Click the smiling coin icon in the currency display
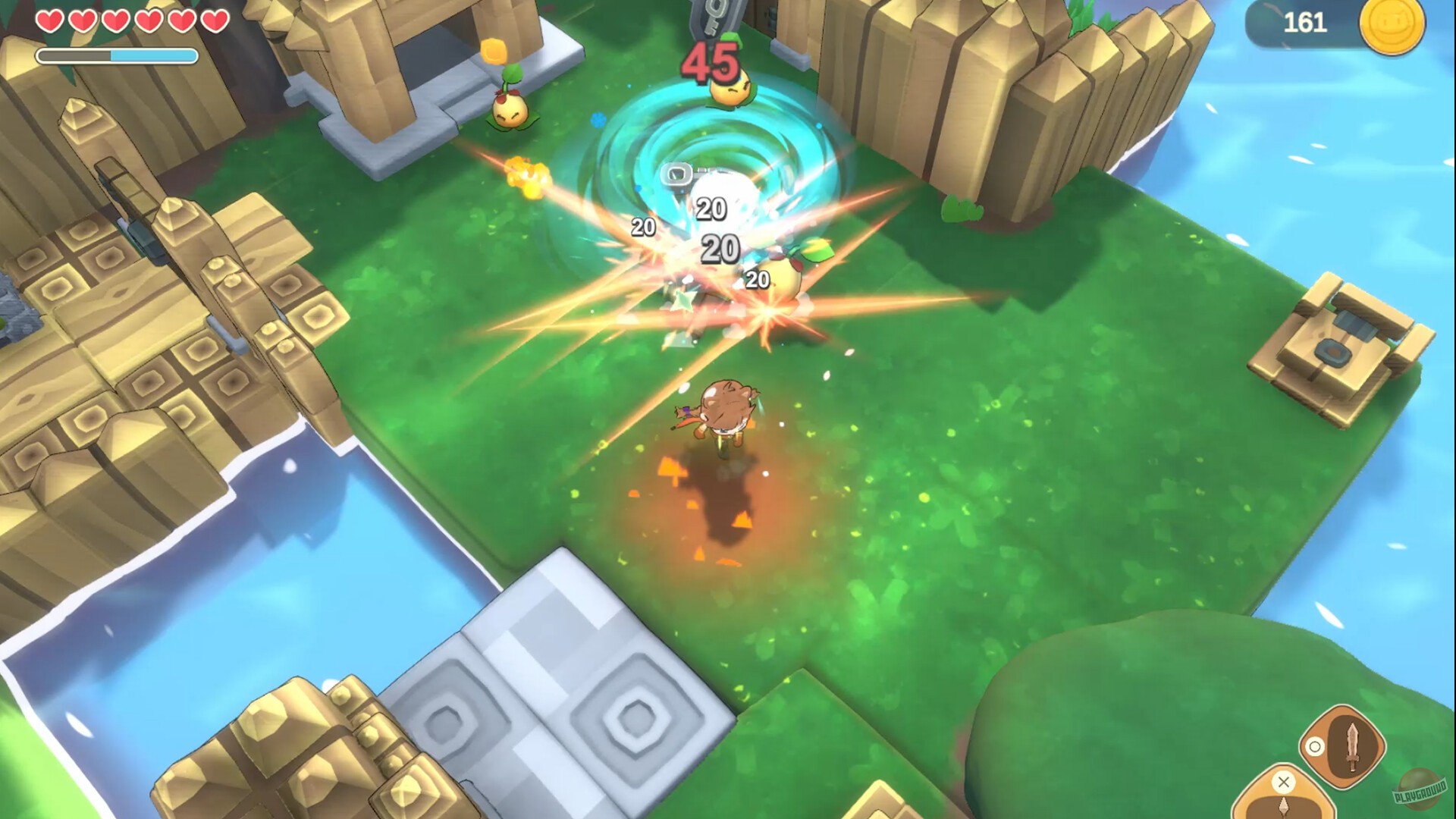Image resolution: width=1456 pixels, height=819 pixels. 1394,27
